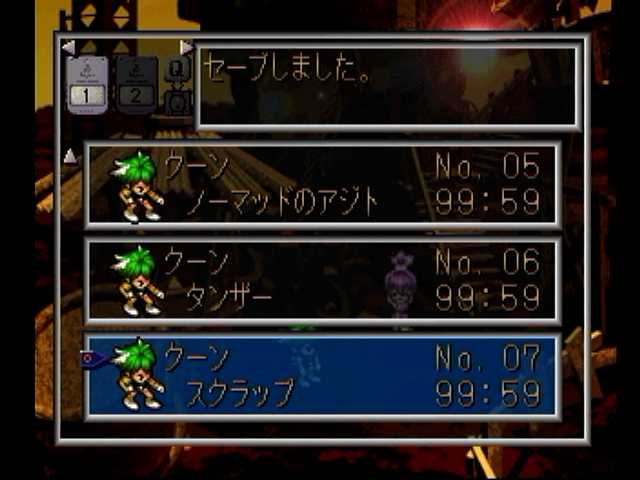Choose save file No. 05 ノーマッドのアジト

point(322,184)
